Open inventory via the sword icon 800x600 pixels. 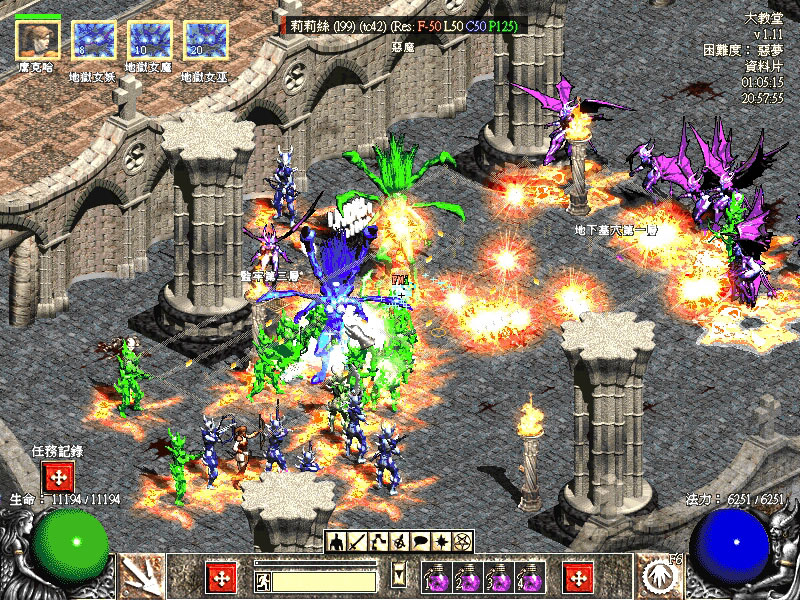click(357, 542)
